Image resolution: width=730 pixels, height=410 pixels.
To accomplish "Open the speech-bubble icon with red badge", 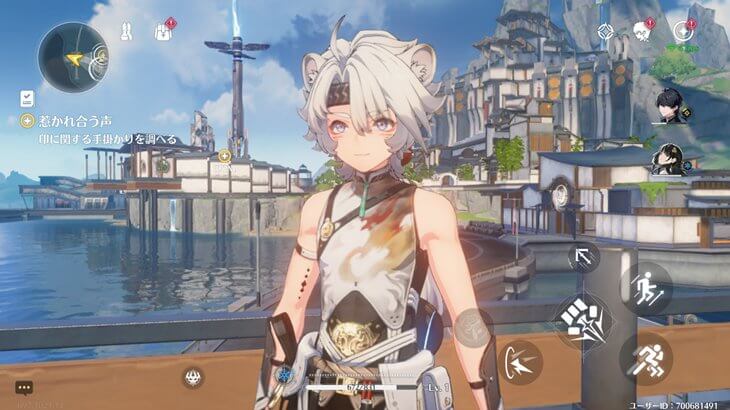I will tap(643, 31).
